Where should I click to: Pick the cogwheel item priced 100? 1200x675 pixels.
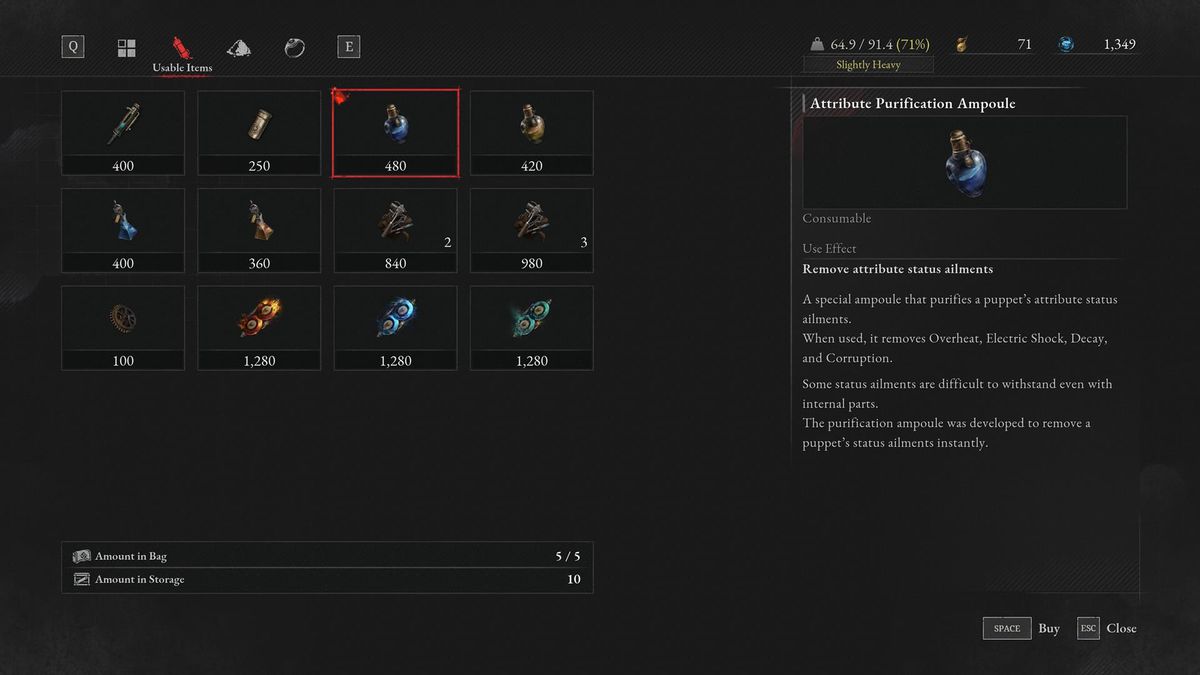(123, 328)
